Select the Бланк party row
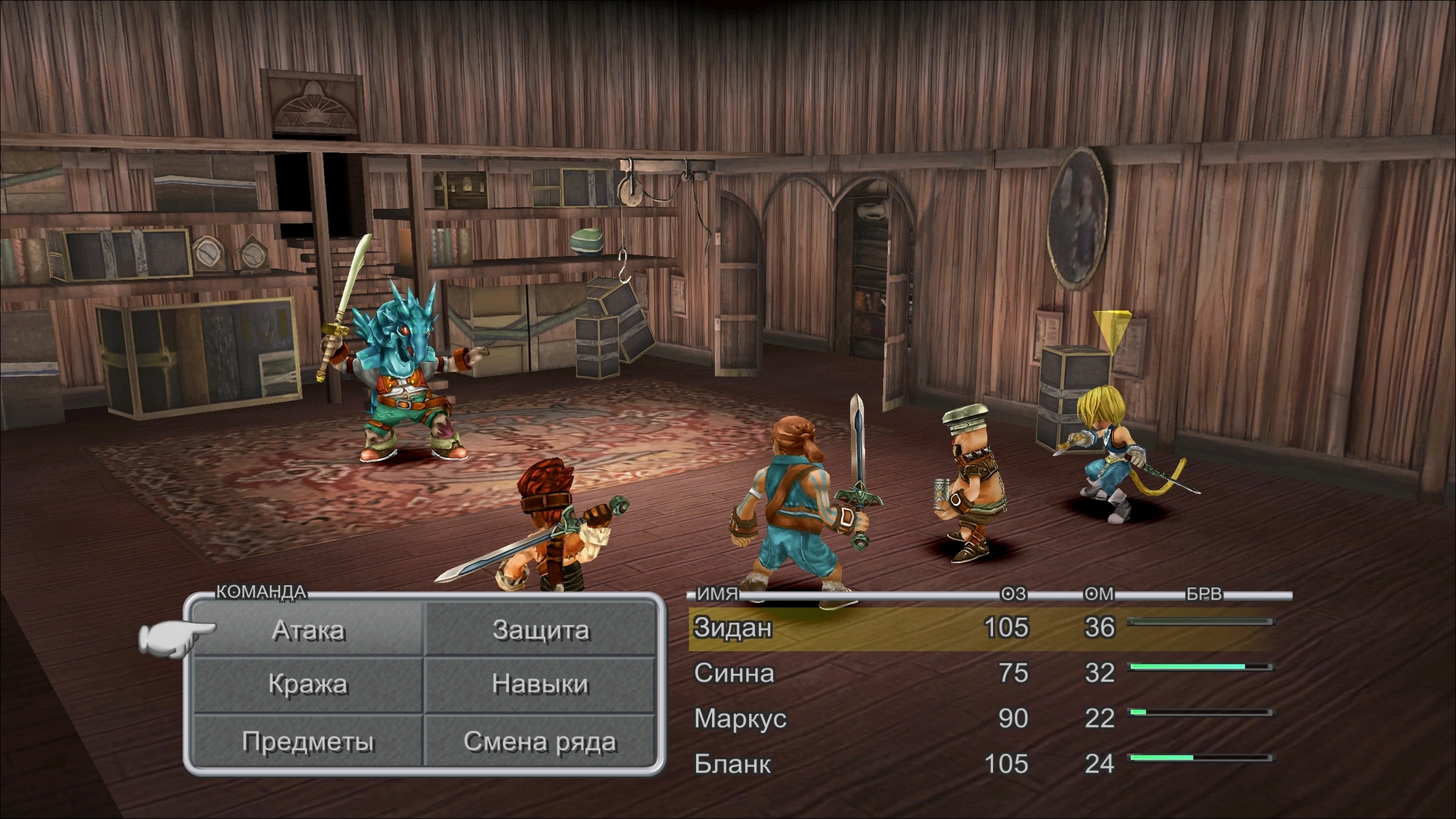The width and height of the screenshot is (1456, 819). (x=732, y=764)
